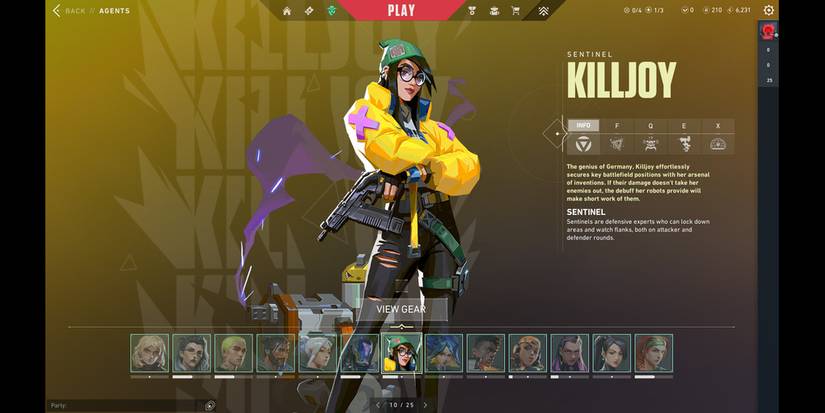The width and height of the screenshot is (825, 413).
Task: Go back to the Agents list
Action: 68,11
